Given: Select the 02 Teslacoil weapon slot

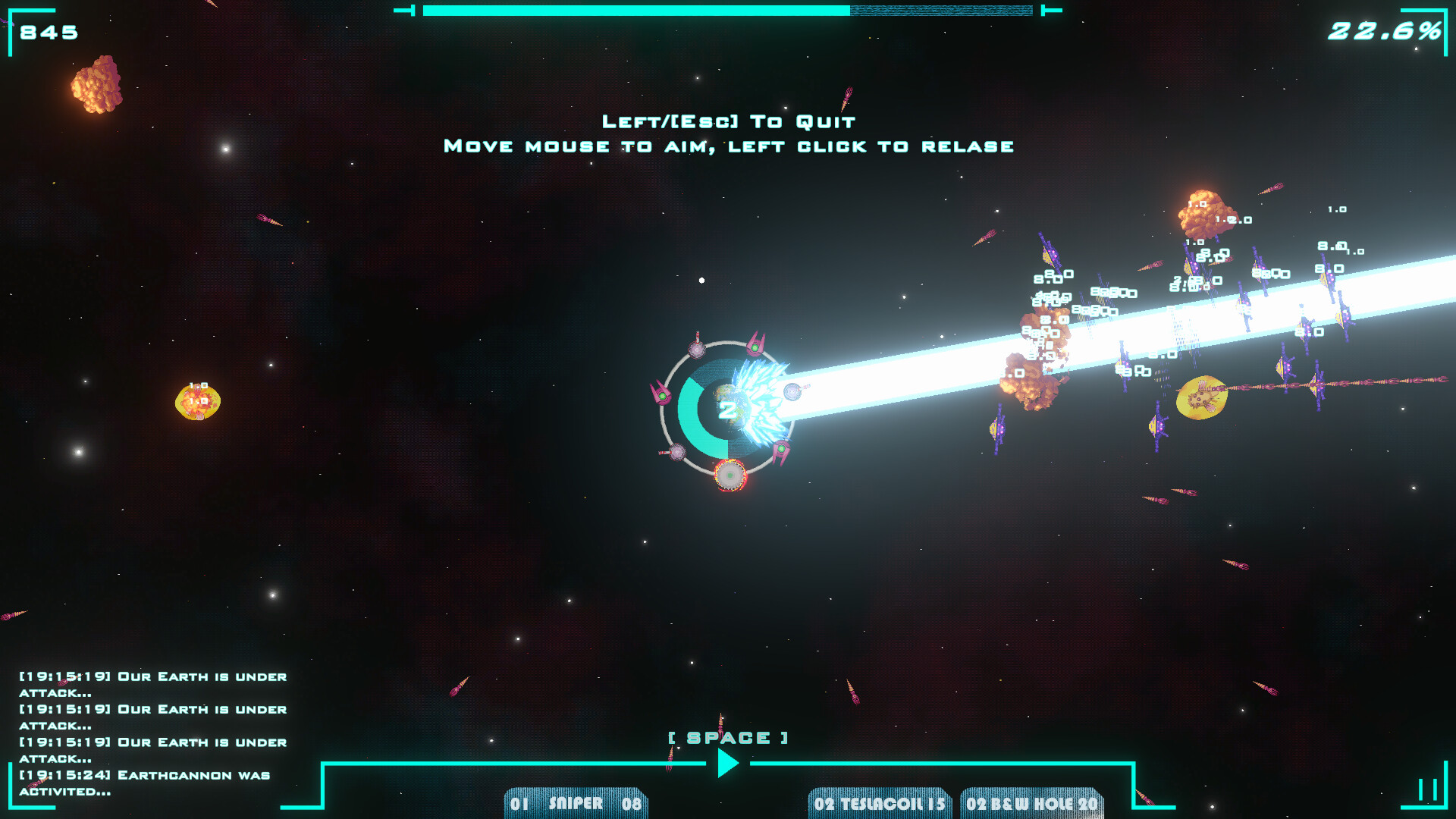Looking at the screenshot, I should pyautogui.click(x=878, y=802).
